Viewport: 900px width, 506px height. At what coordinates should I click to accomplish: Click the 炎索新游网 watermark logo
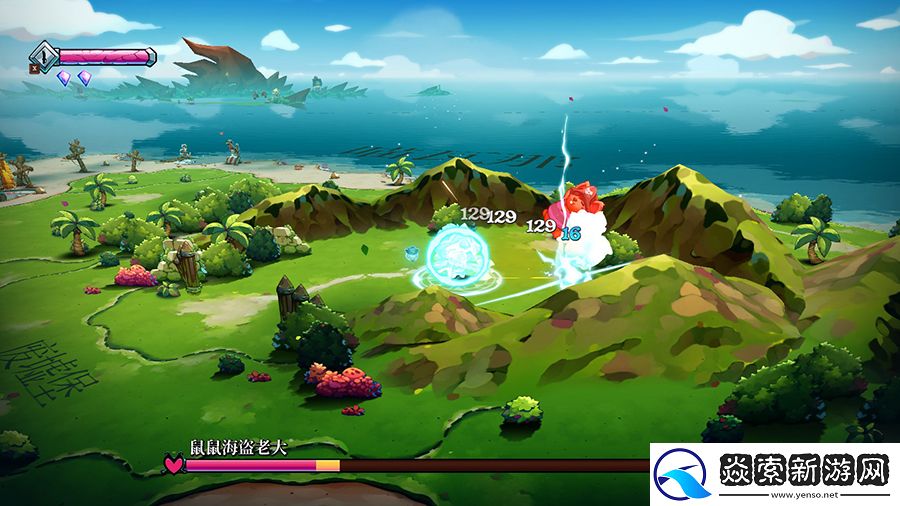coord(772,471)
